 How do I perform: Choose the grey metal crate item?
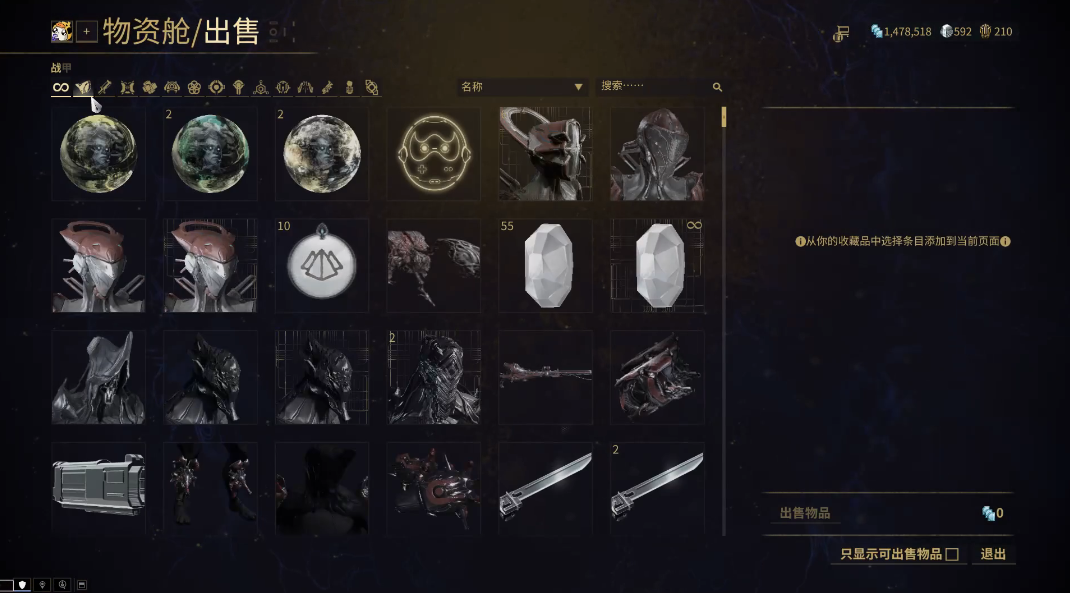[x=98, y=488]
